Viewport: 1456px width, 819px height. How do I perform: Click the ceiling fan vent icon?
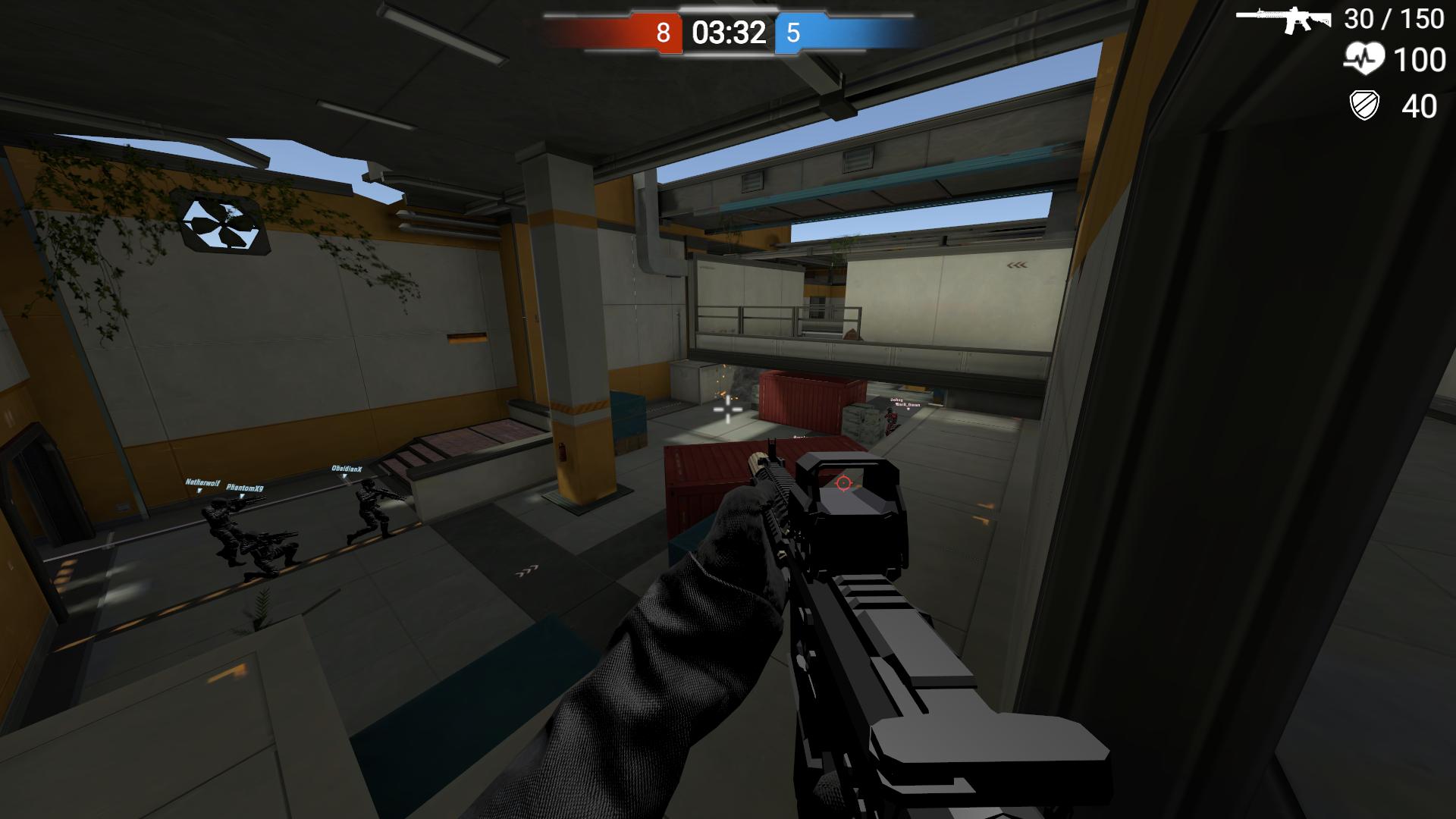224,224
